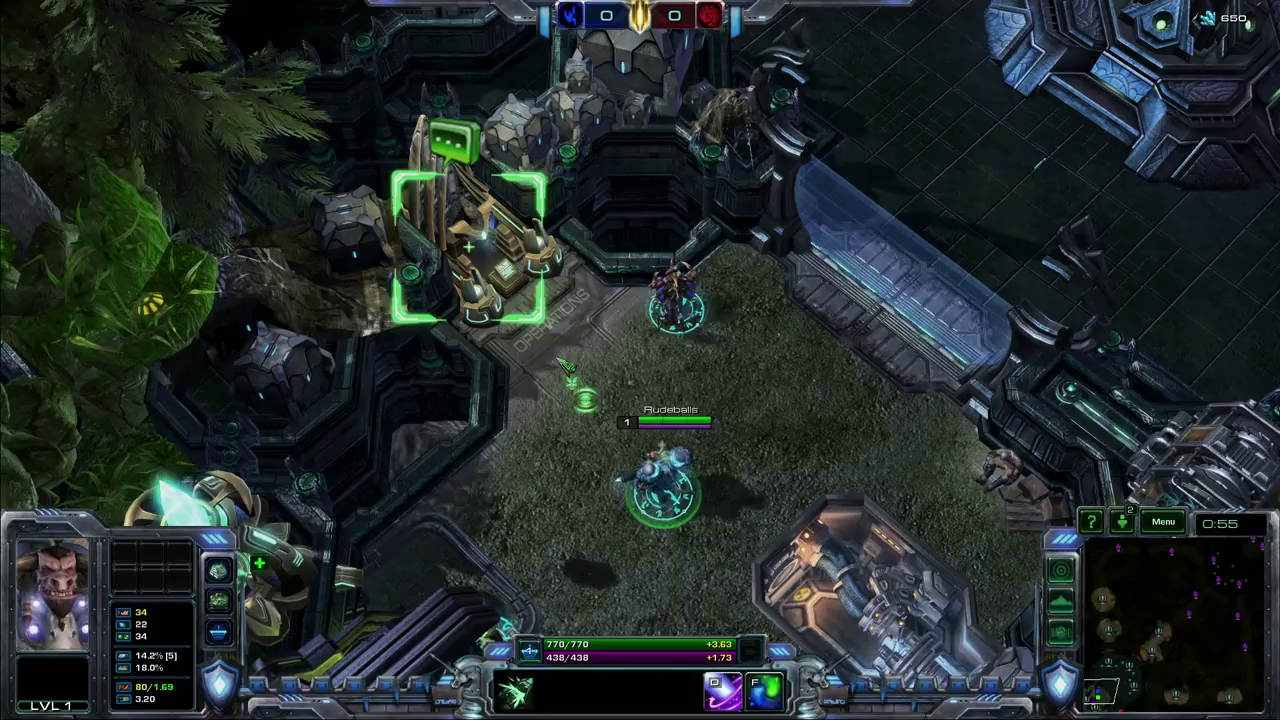Click the blue Protoss faction icon in the scoreboard
Image resolution: width=1280 pixels, height=720 pixels.
point(570,15)
